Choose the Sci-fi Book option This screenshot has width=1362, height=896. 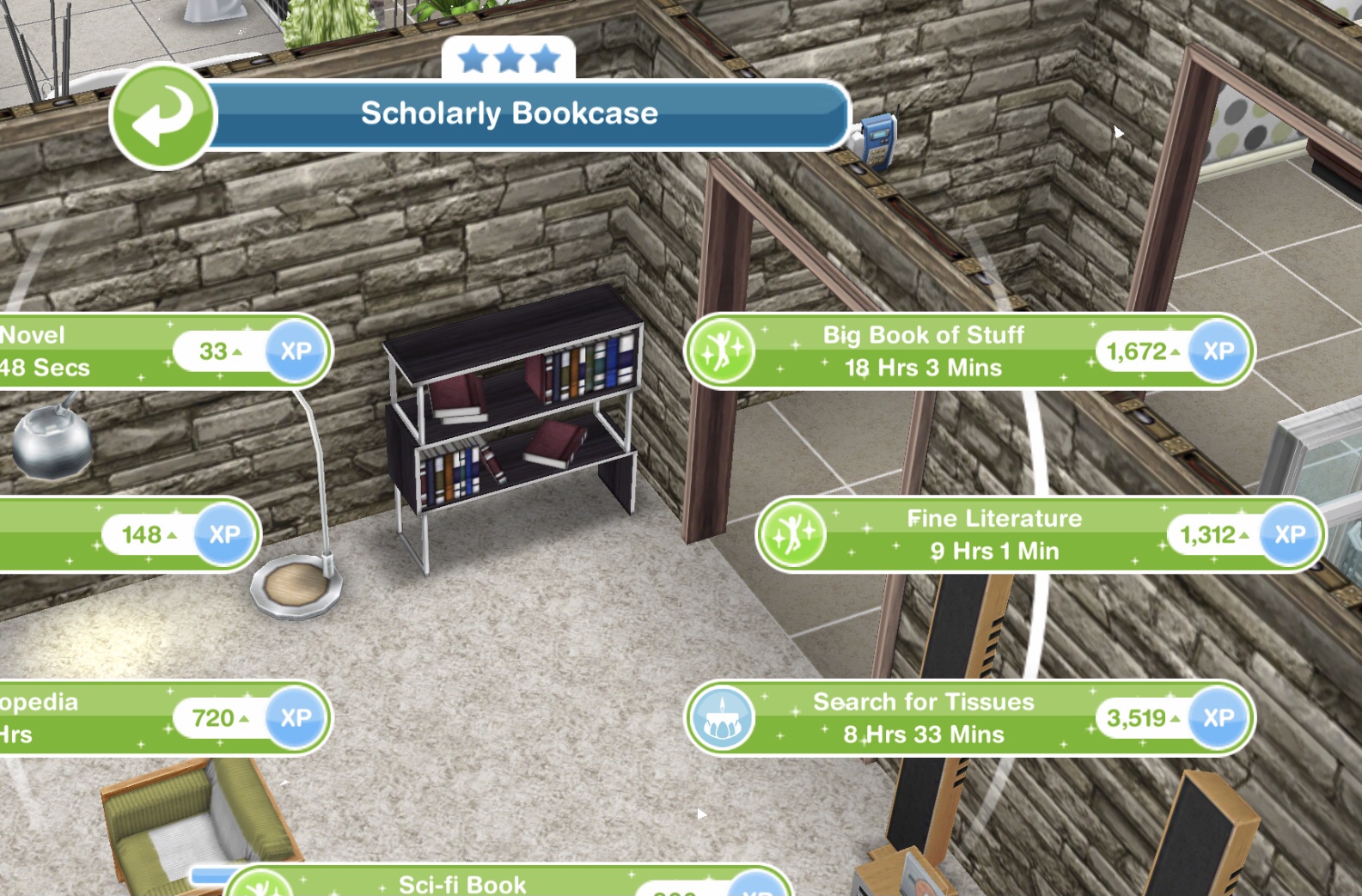click(464, 883)
